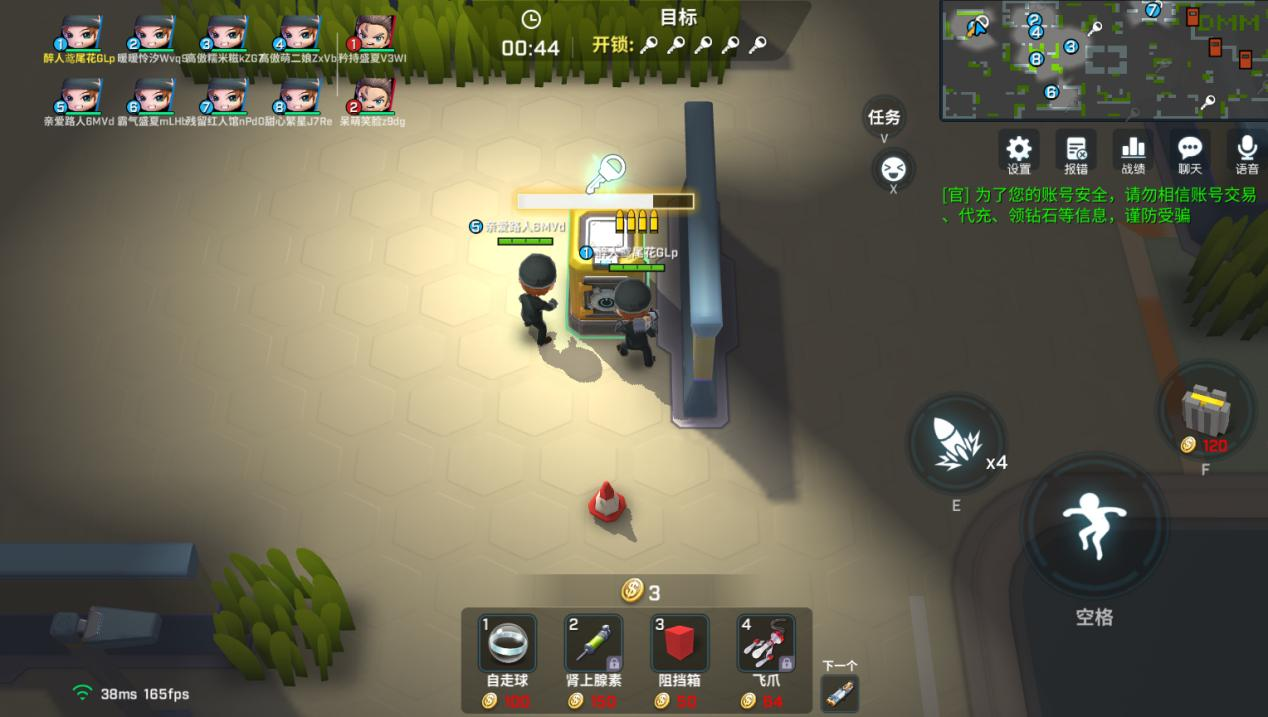Buy the 120-coin supply crate
1268x717 pixels.
pos(1205,410)
